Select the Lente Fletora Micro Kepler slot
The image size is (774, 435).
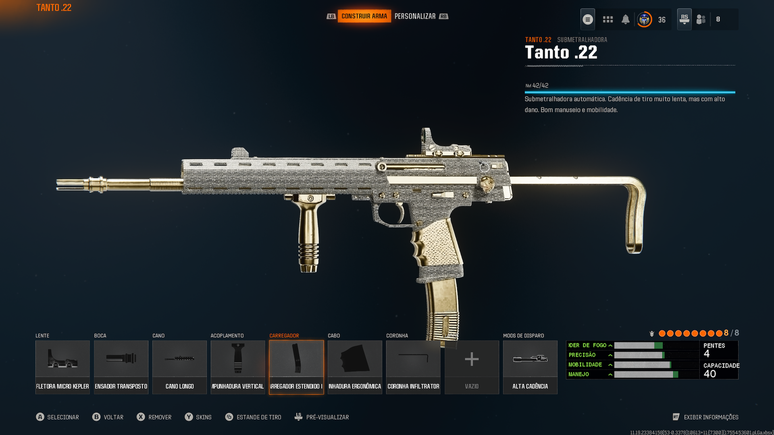tap(63, 366)
